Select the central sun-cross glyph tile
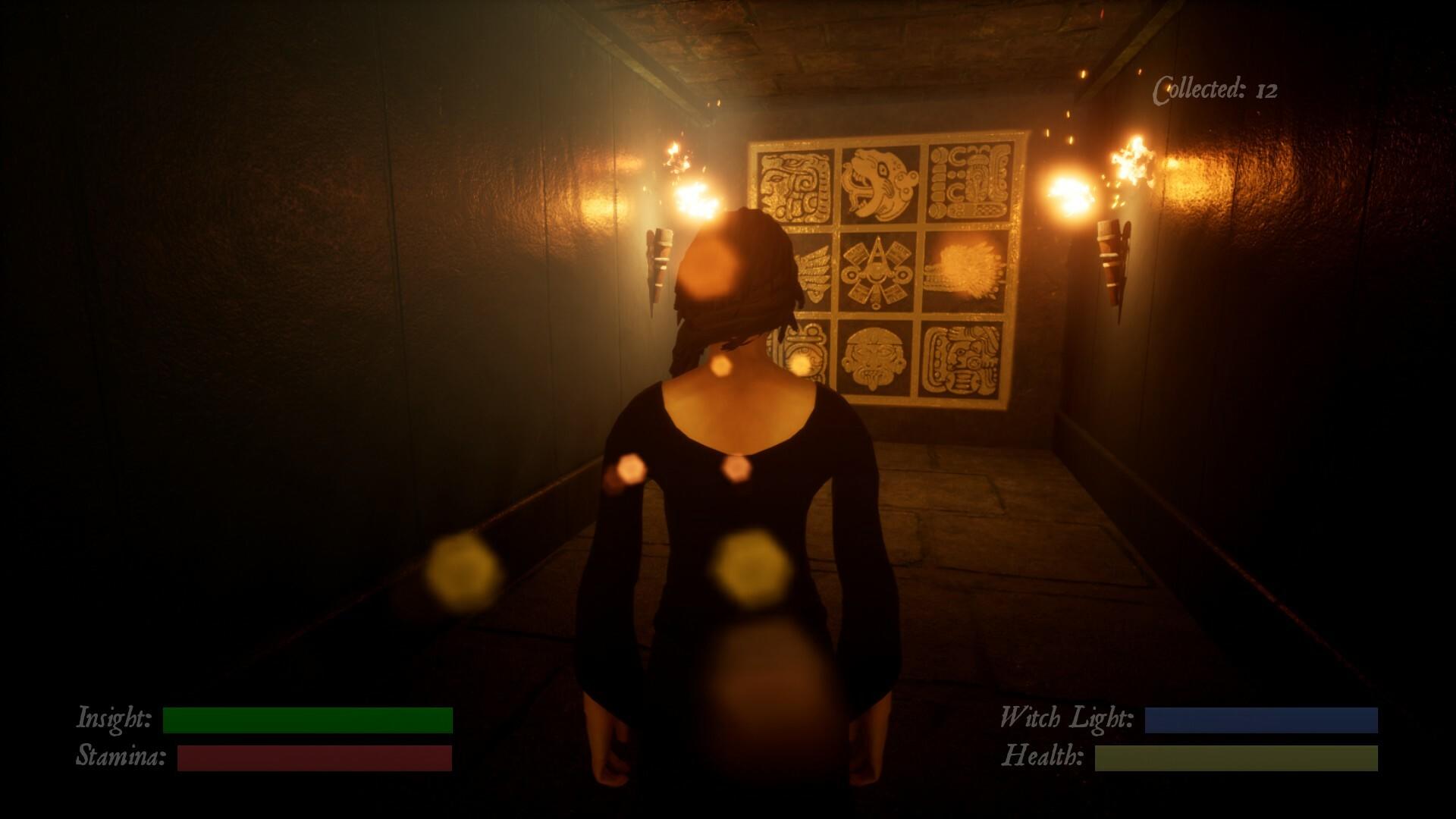 (x=877, y=271)
